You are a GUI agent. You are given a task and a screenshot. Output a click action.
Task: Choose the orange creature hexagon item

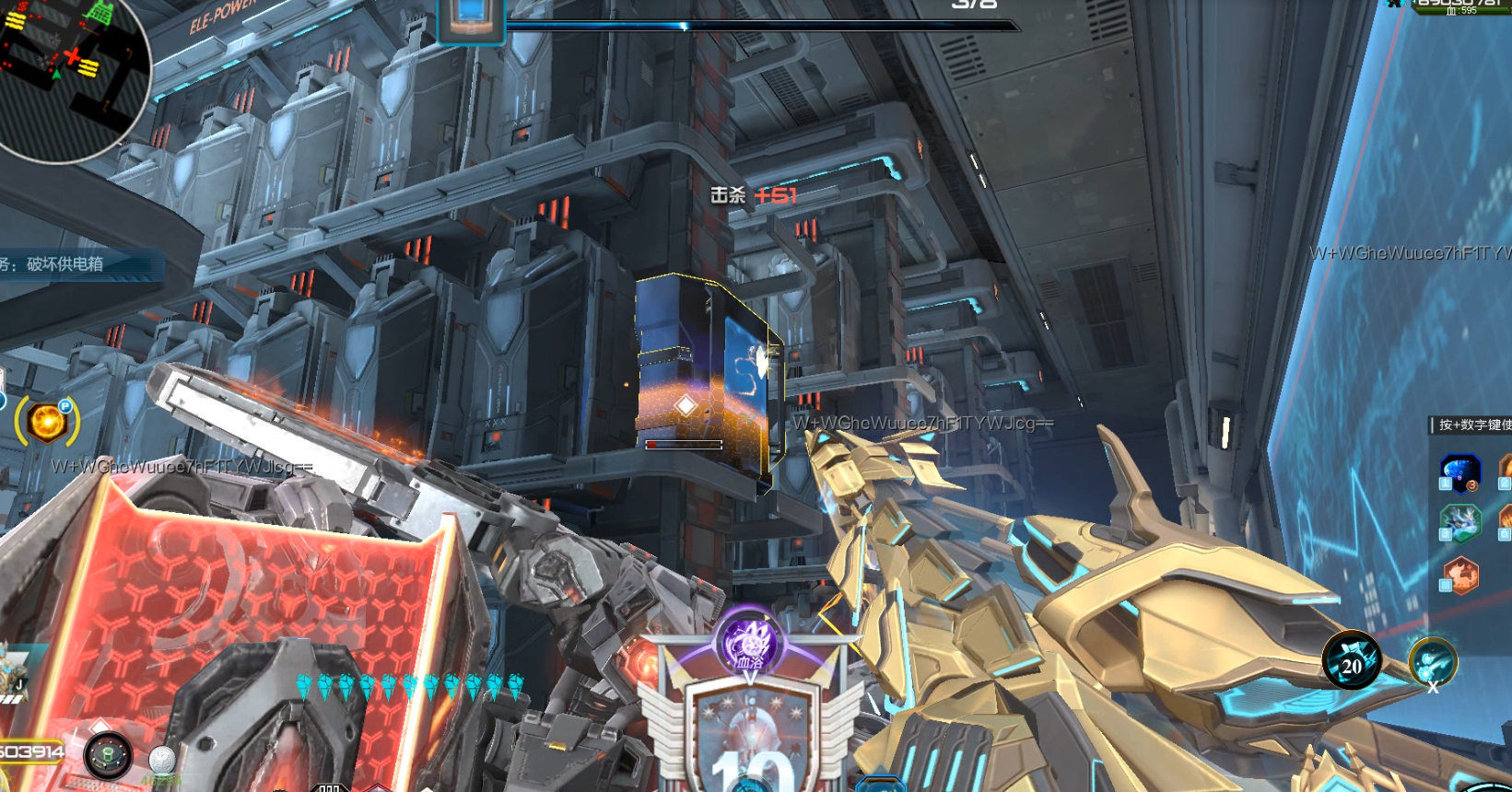click(1459, 576)
